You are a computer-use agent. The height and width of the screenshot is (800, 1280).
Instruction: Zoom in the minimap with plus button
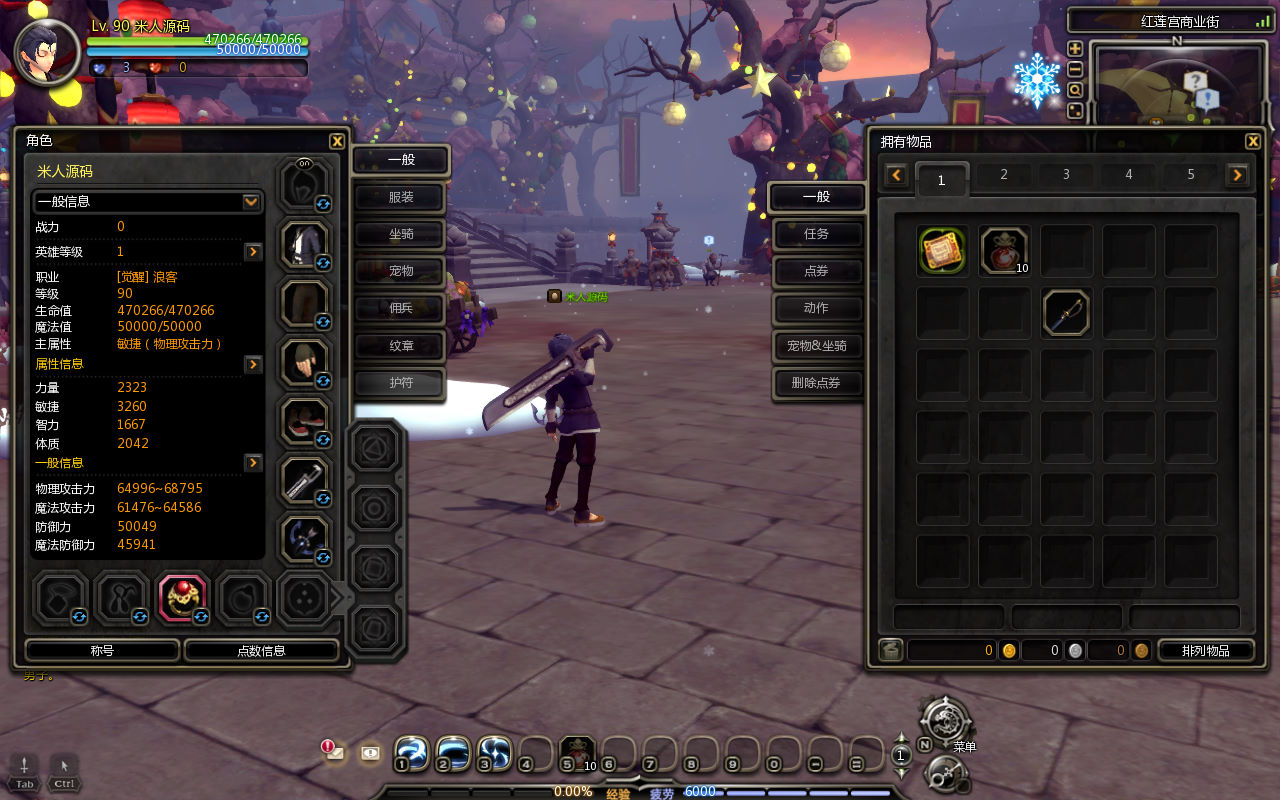pyautogui.click(x=1075, y=49)
